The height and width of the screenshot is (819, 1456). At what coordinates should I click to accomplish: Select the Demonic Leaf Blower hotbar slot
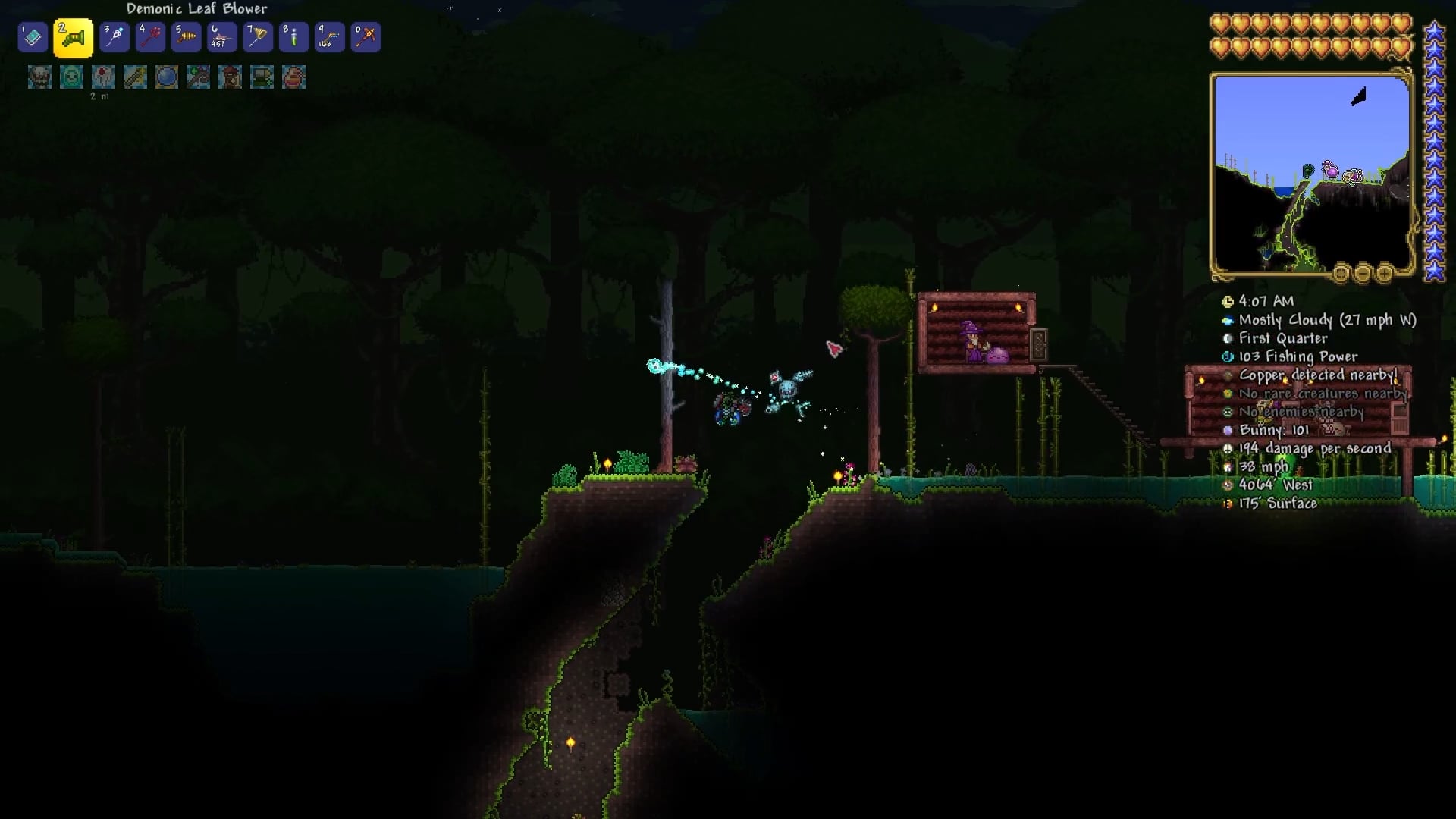(x=74, y=38)
